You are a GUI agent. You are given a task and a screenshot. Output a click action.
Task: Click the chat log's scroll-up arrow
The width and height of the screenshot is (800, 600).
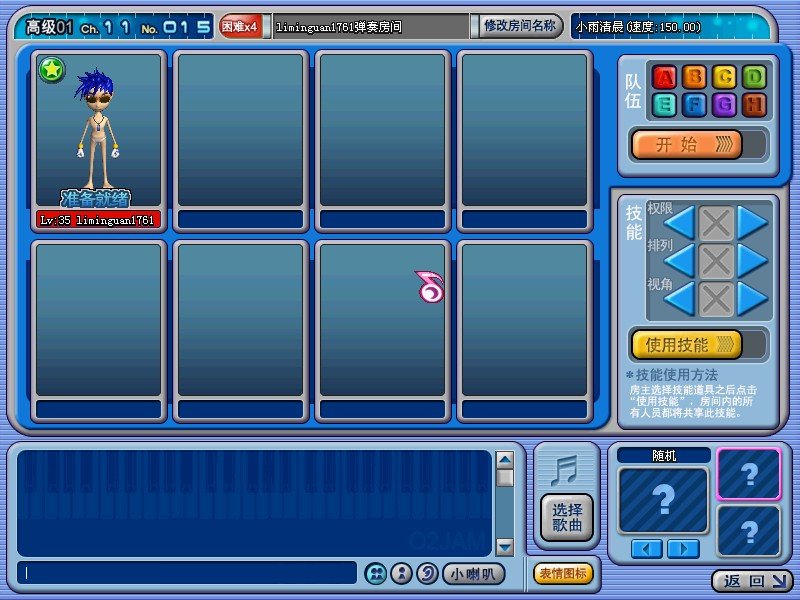tap(505, 460)
